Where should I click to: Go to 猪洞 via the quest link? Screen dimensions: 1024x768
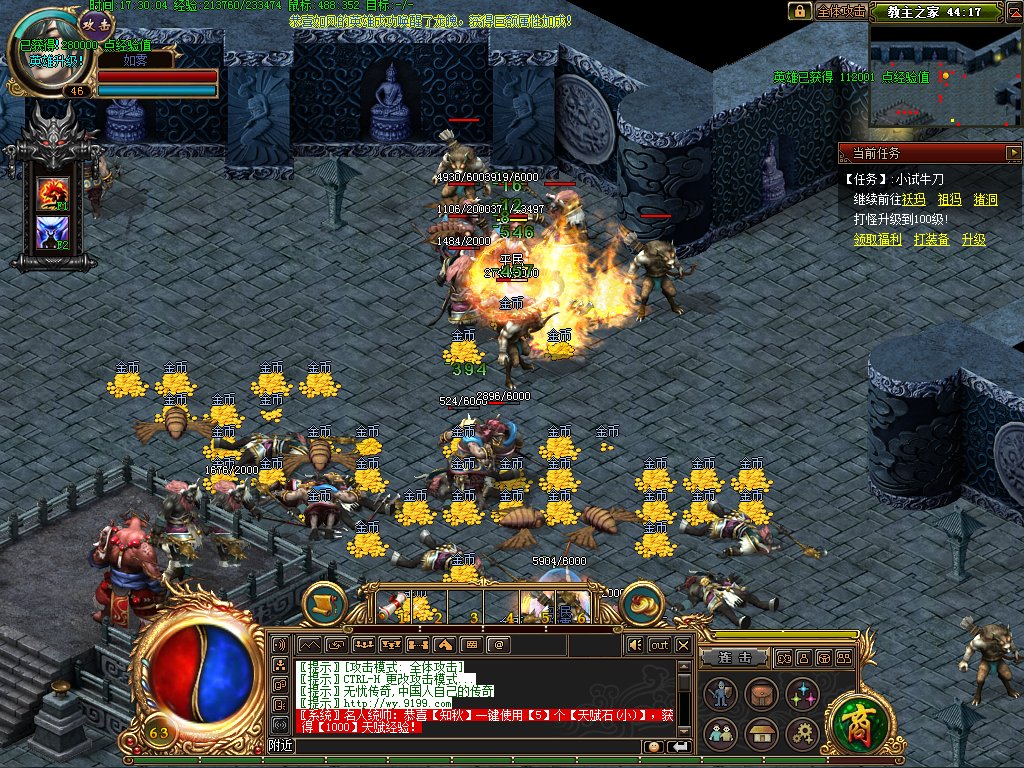[x=985, y=200]
